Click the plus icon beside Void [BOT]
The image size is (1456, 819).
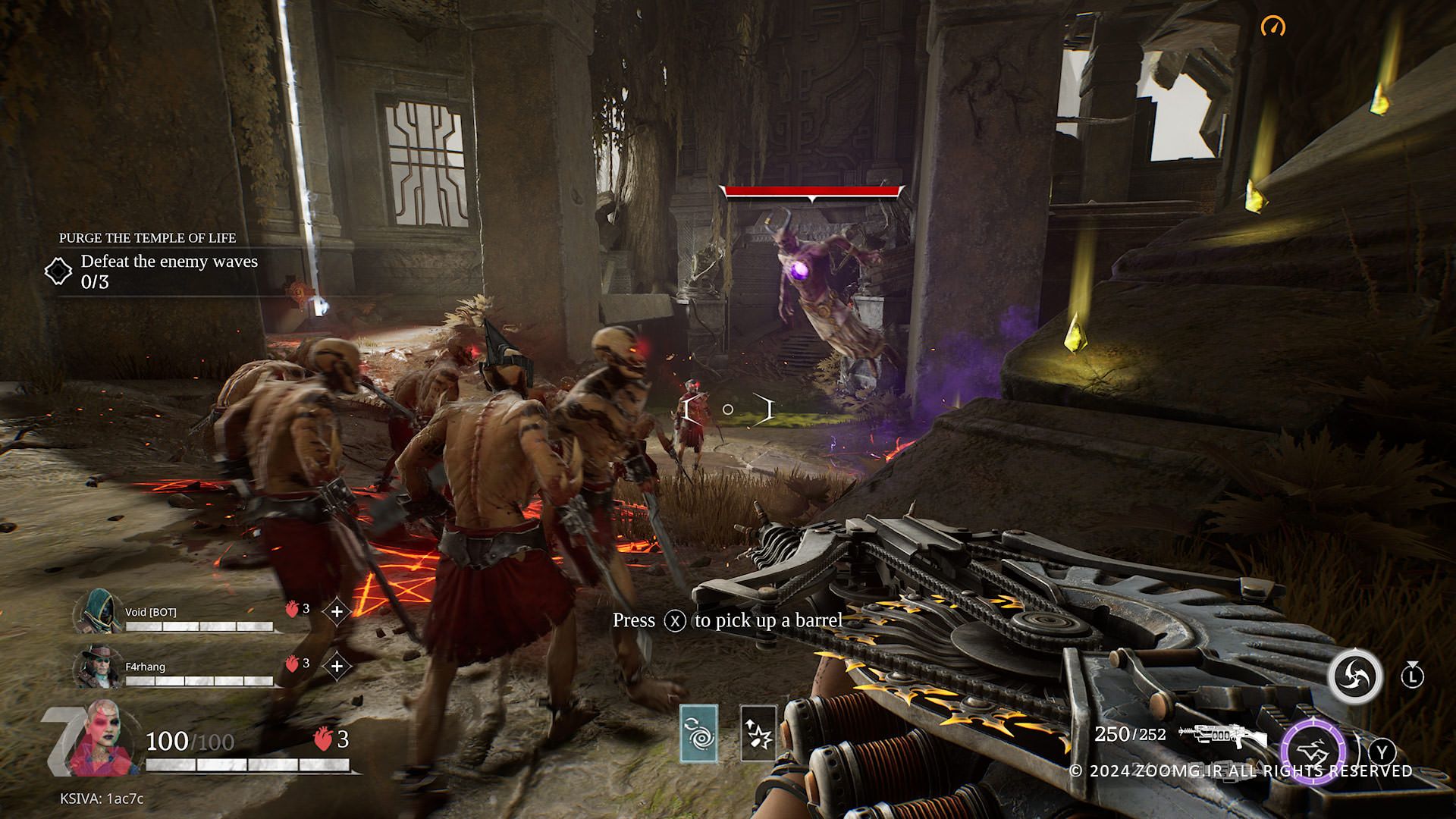click(337, 611)
